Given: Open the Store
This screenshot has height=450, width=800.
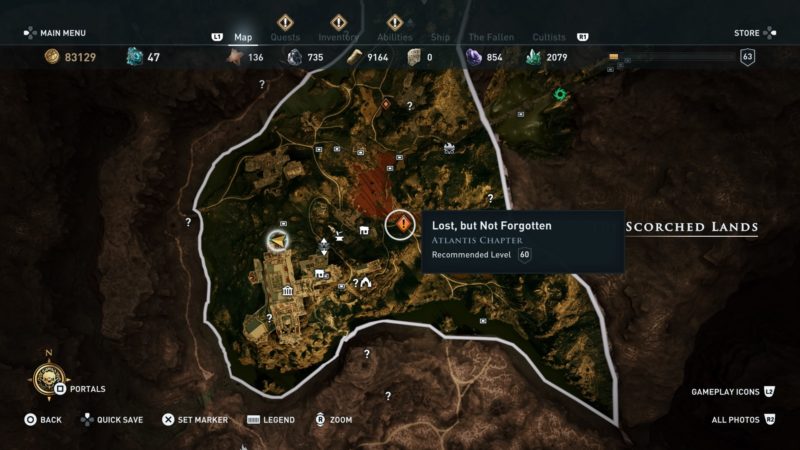Looking at the screenshot, I should (x=752, y=33).
